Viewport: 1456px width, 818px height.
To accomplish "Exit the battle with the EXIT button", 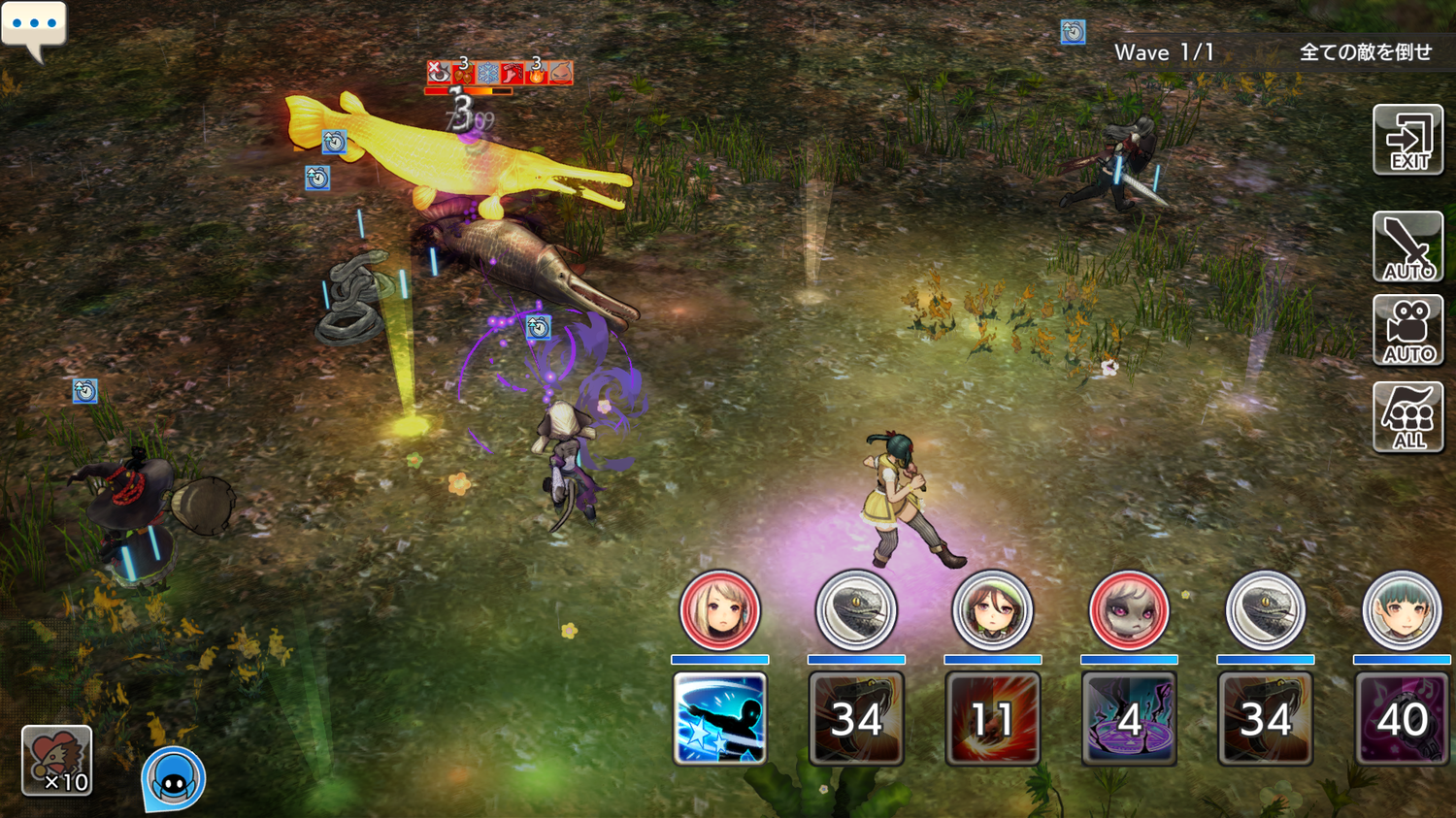I will tap(1407, 140).
